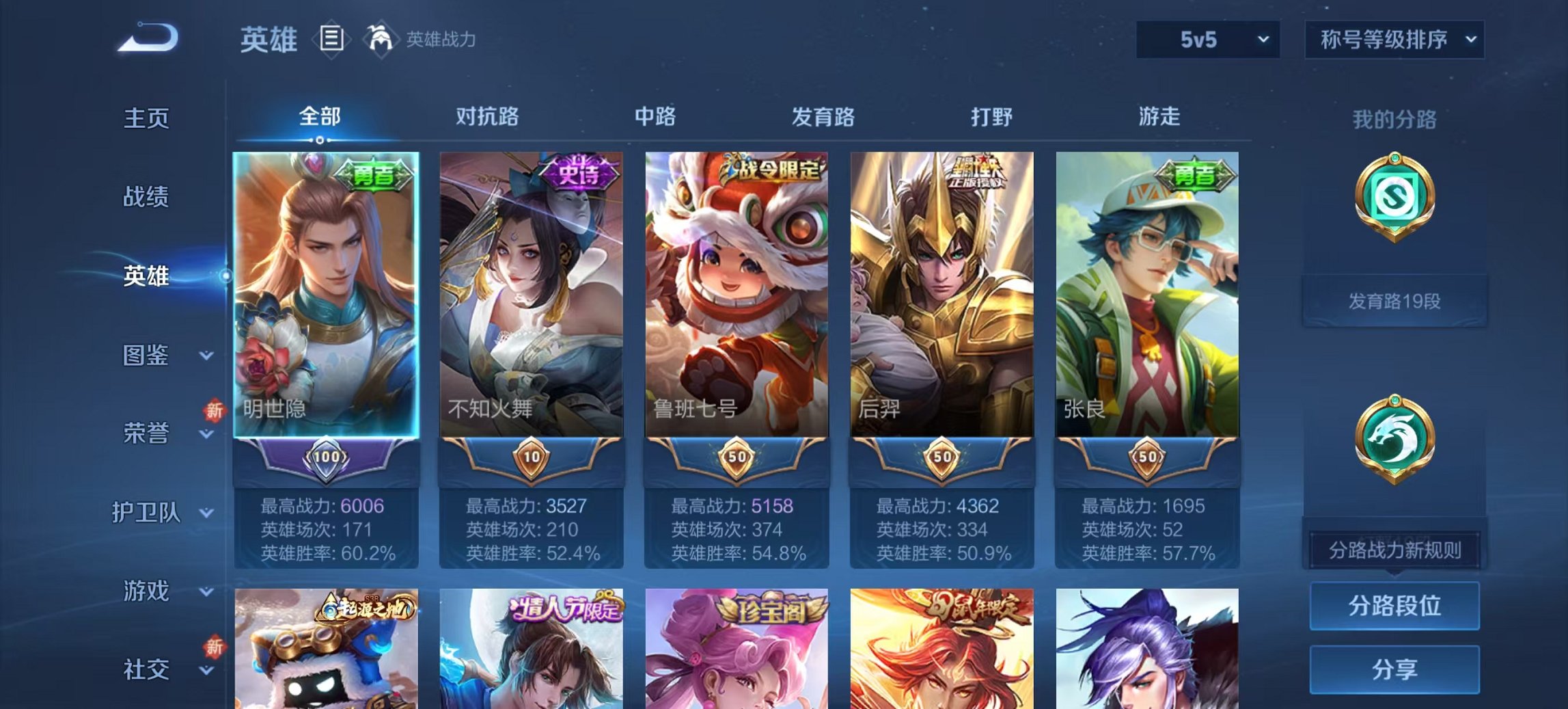Screen dimensions: 1568x709
Task: Open the game logo in the top left corner
Action: [147, 38]
